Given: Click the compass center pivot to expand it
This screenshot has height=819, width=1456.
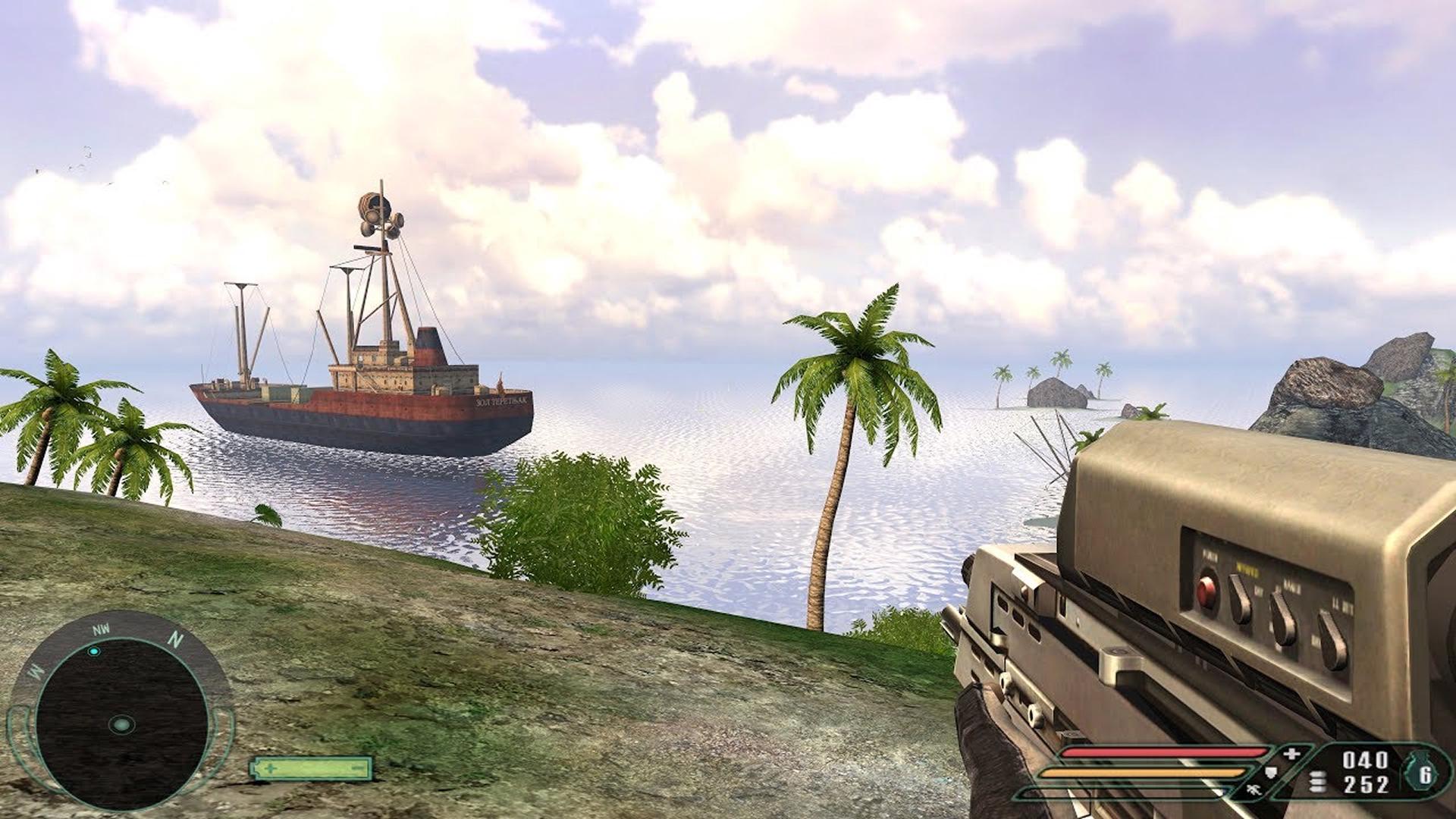Looking at the screenshot, I should point(122,725).
